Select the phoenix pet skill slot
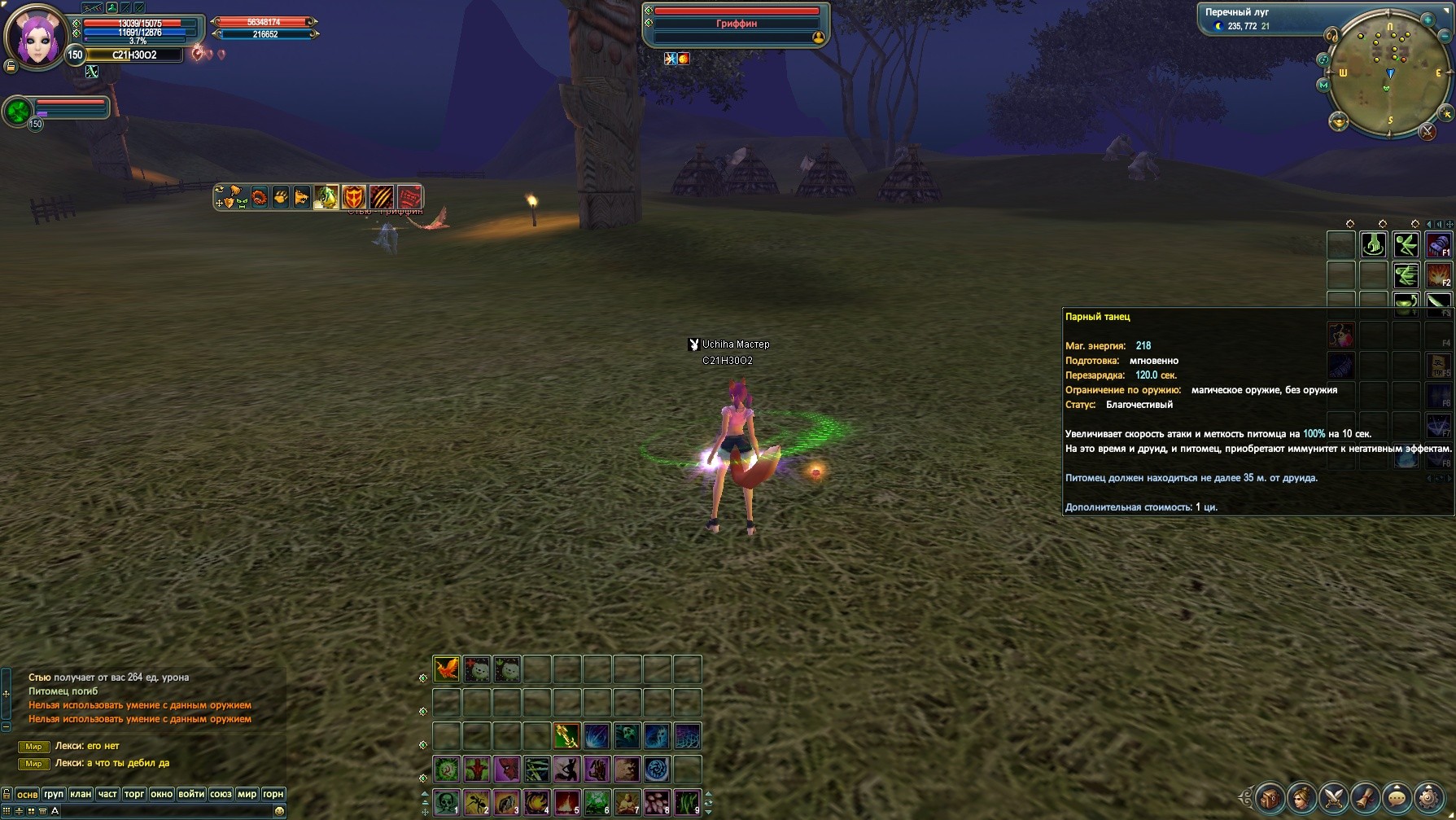 click(446, 669)
